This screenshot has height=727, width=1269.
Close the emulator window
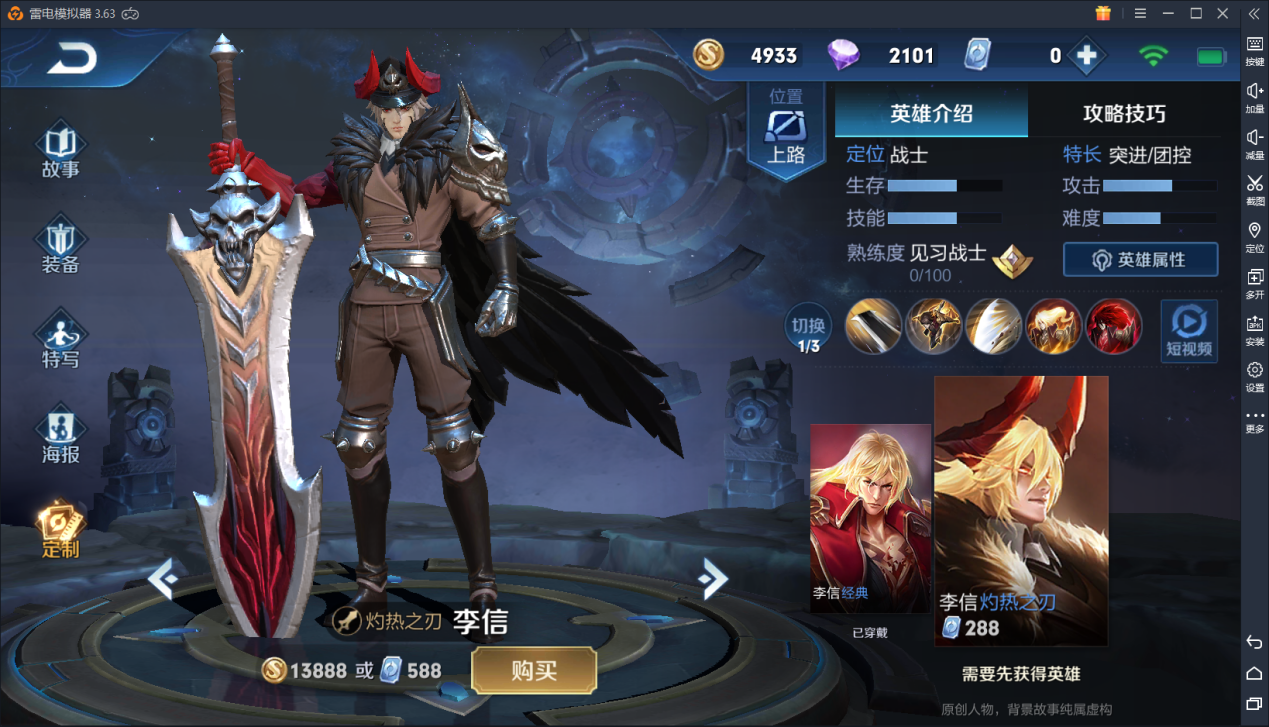[x=1222, y=13]
